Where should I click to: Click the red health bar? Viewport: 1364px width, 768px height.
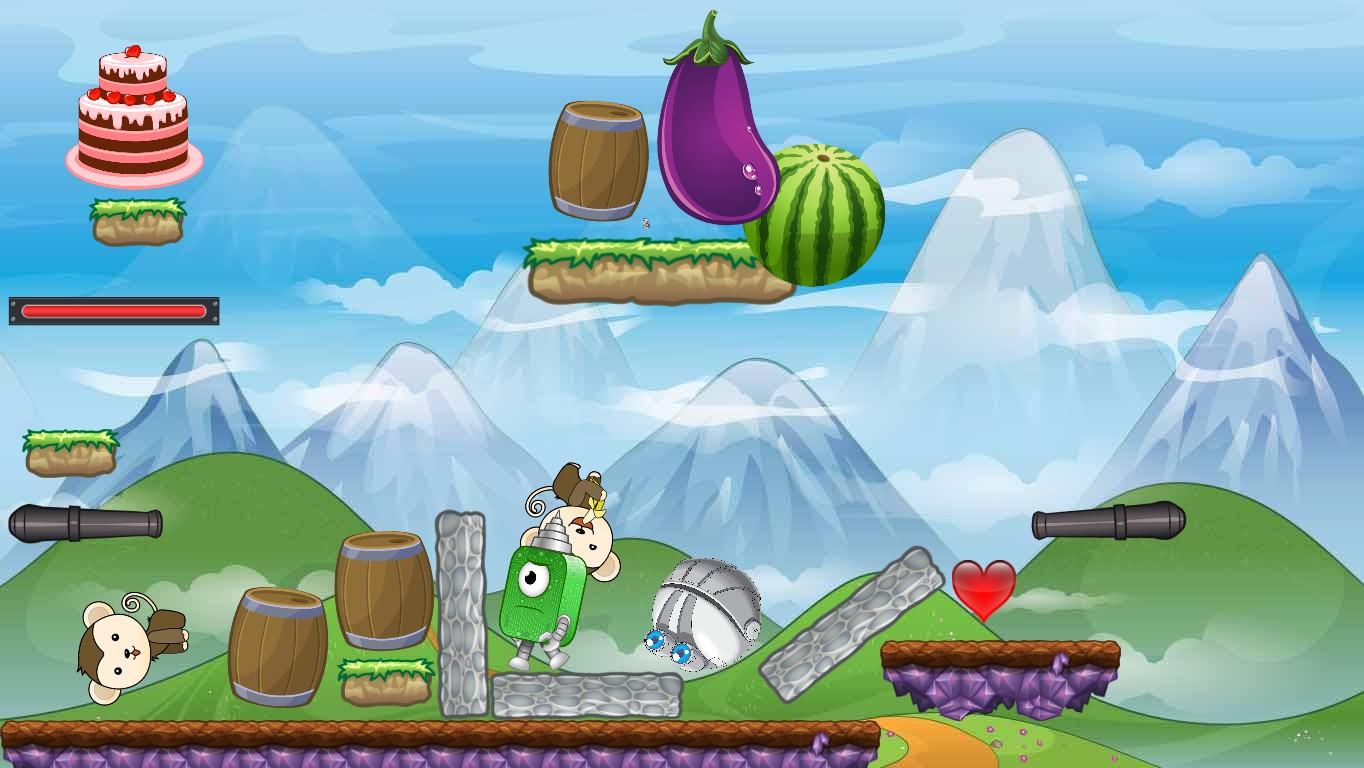(112, 311)
